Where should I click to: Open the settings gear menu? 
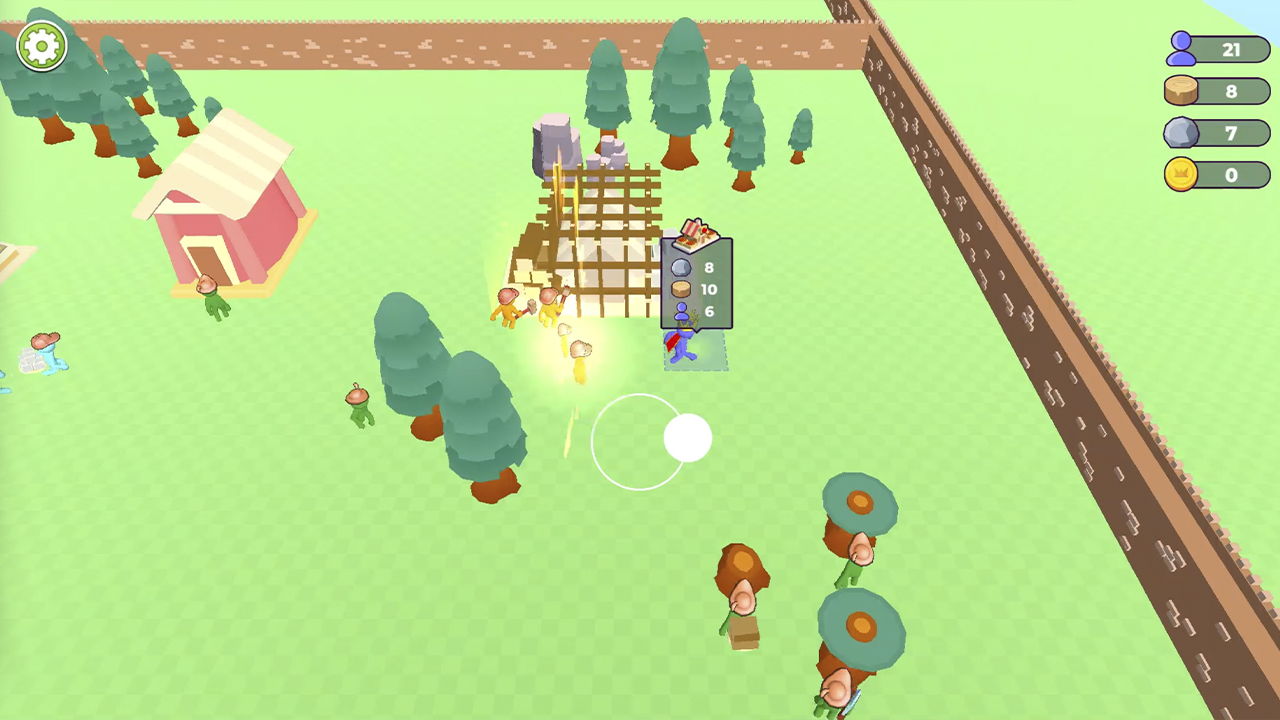[x=41, y=45]
